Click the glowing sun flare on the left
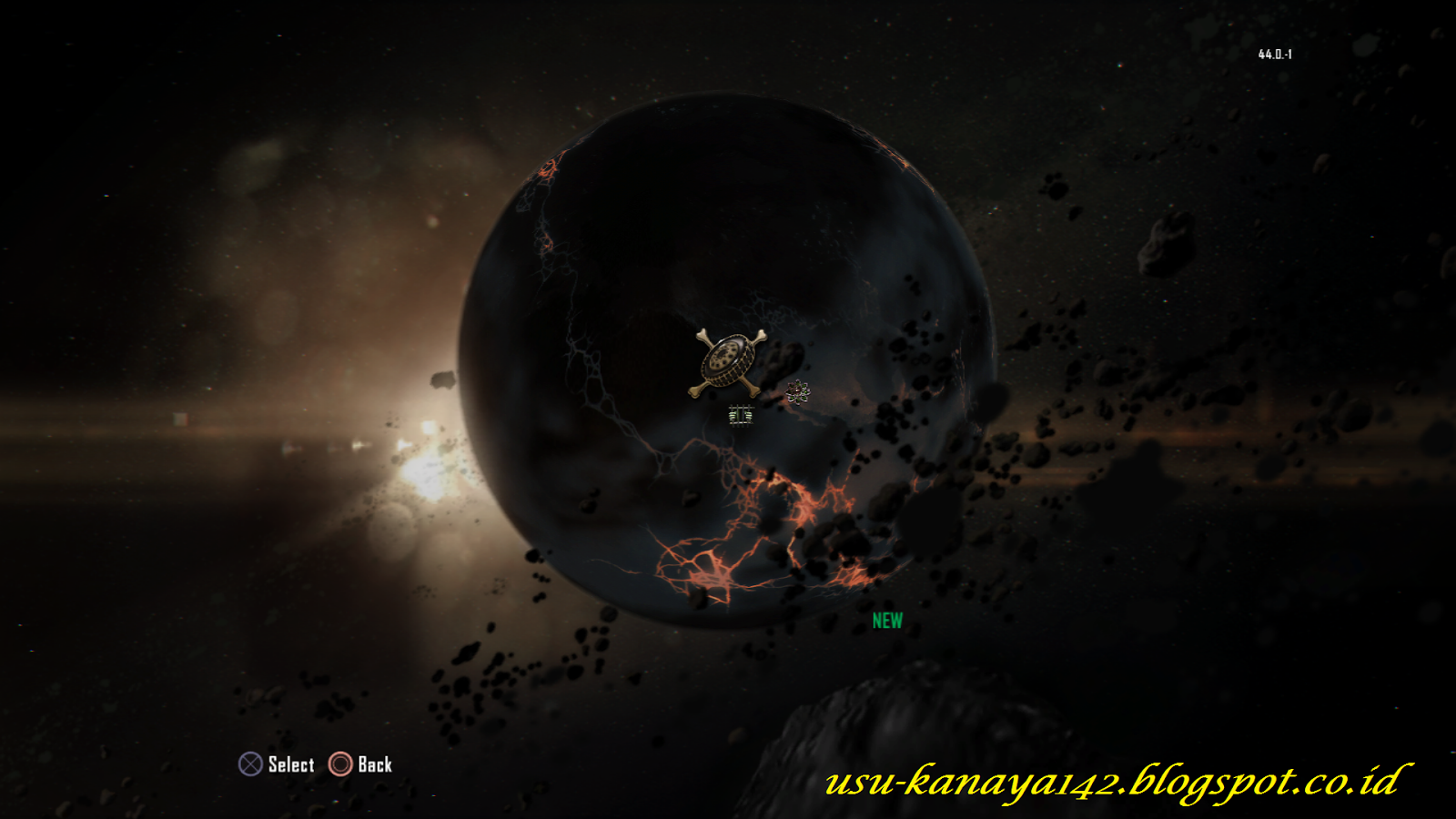This screenshot has width=1456, height=819. coord(428,473)
